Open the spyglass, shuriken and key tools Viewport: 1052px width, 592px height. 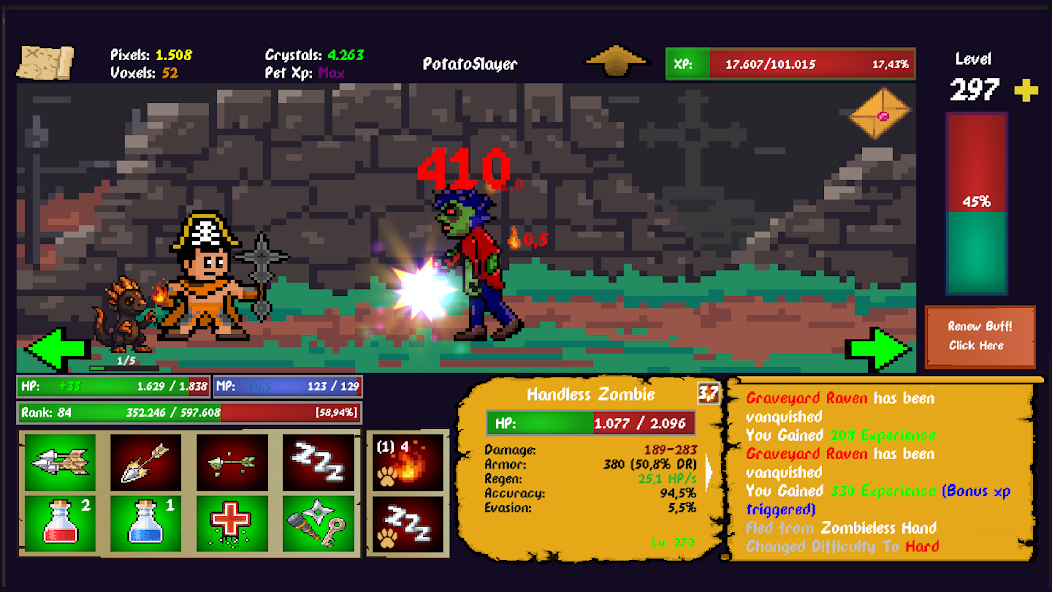318,522
